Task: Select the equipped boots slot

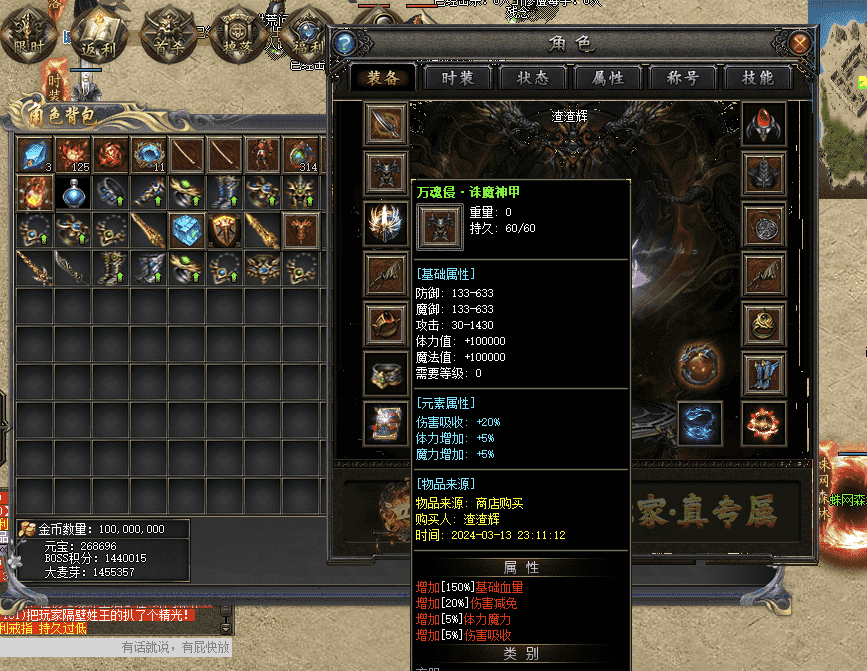Action: coord(763,373)
